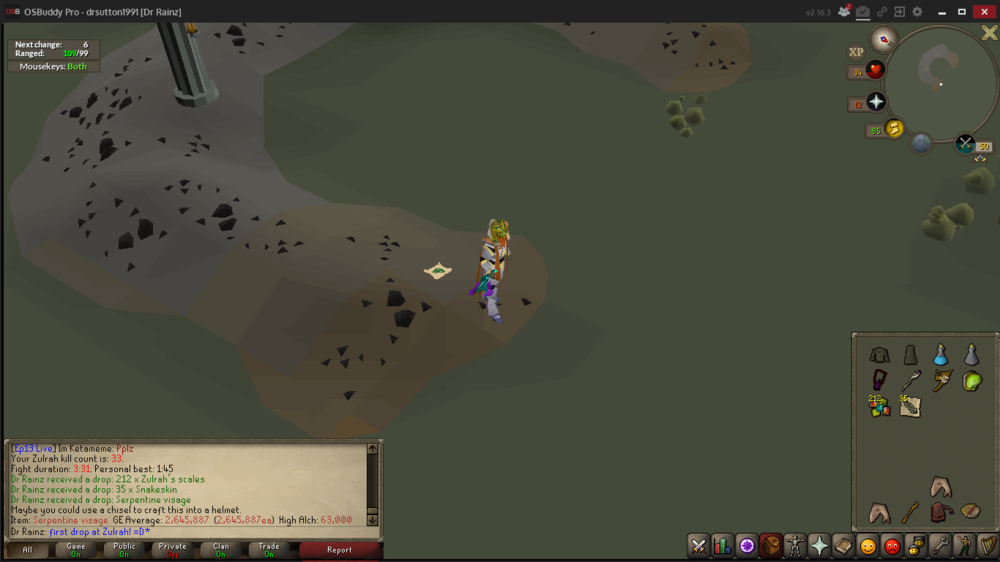Toggle the run energy boot orb

tap(895, 129)
